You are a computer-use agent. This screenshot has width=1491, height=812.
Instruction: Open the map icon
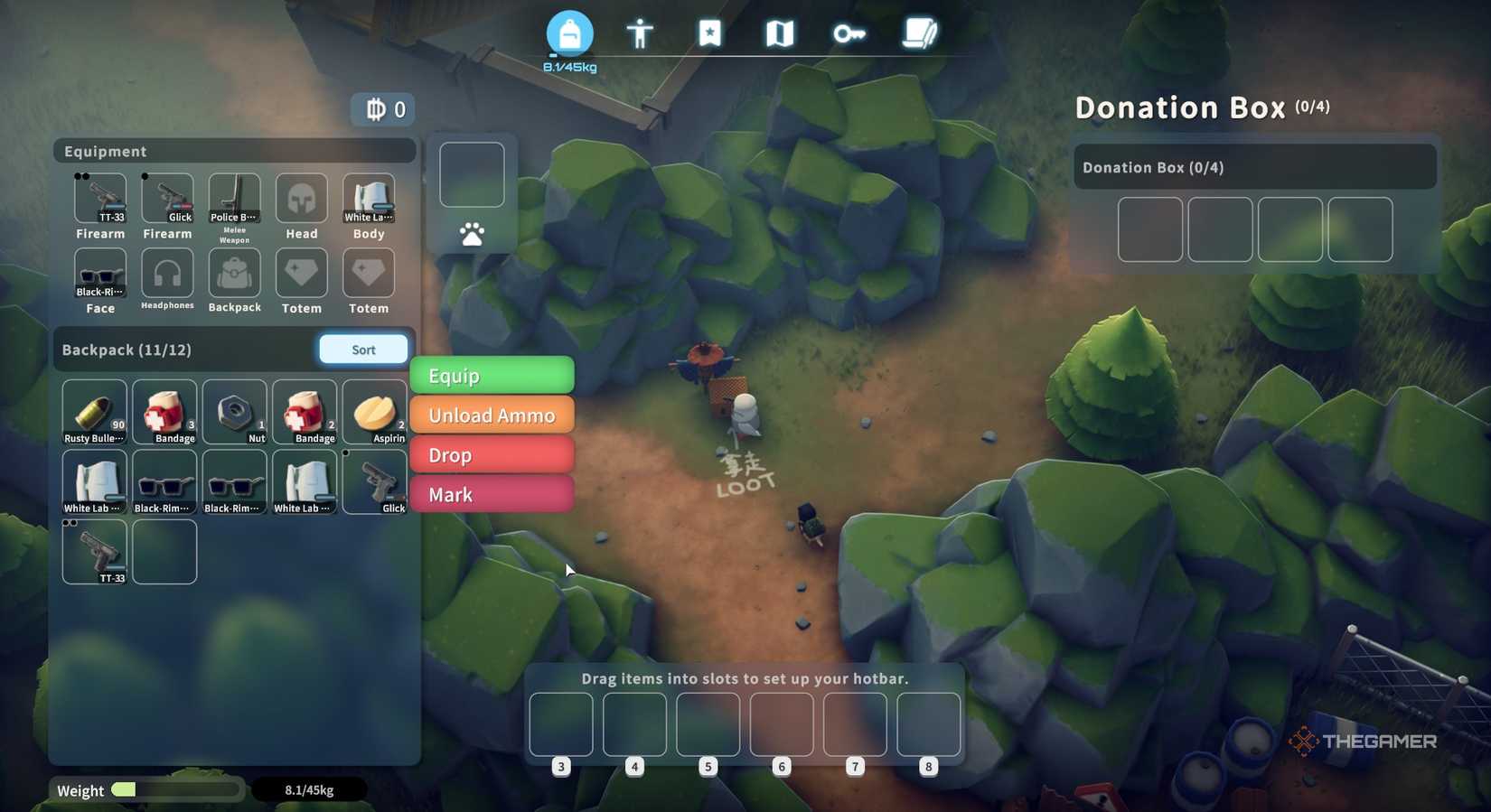click(x=780, y=33)
